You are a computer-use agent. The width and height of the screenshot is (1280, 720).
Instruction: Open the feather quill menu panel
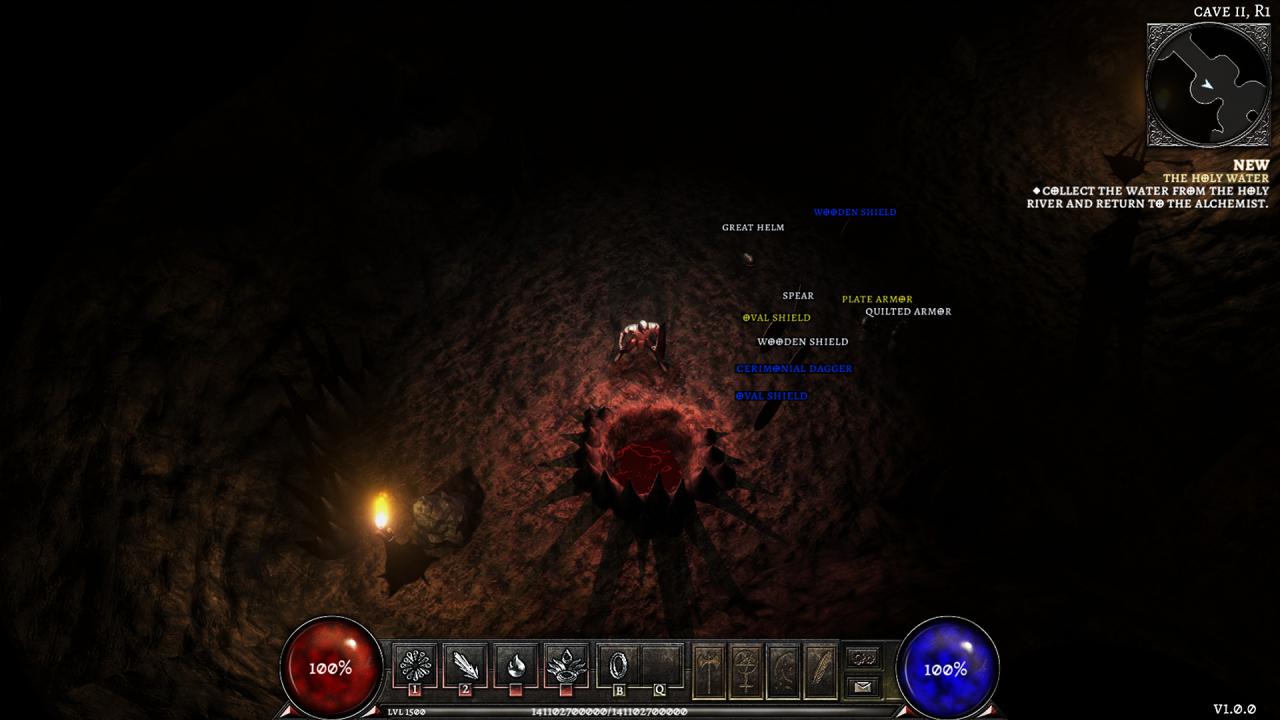(820, 670)
